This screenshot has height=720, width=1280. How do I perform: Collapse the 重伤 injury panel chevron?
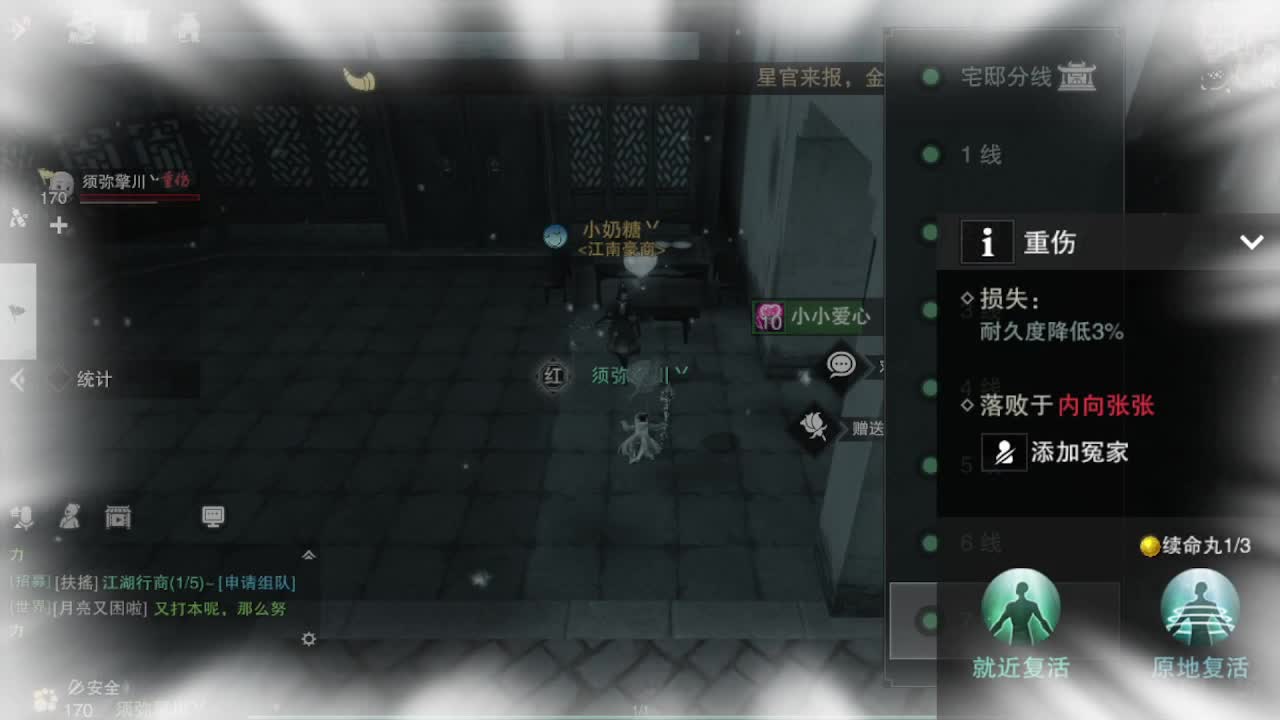click(1249, 241)
